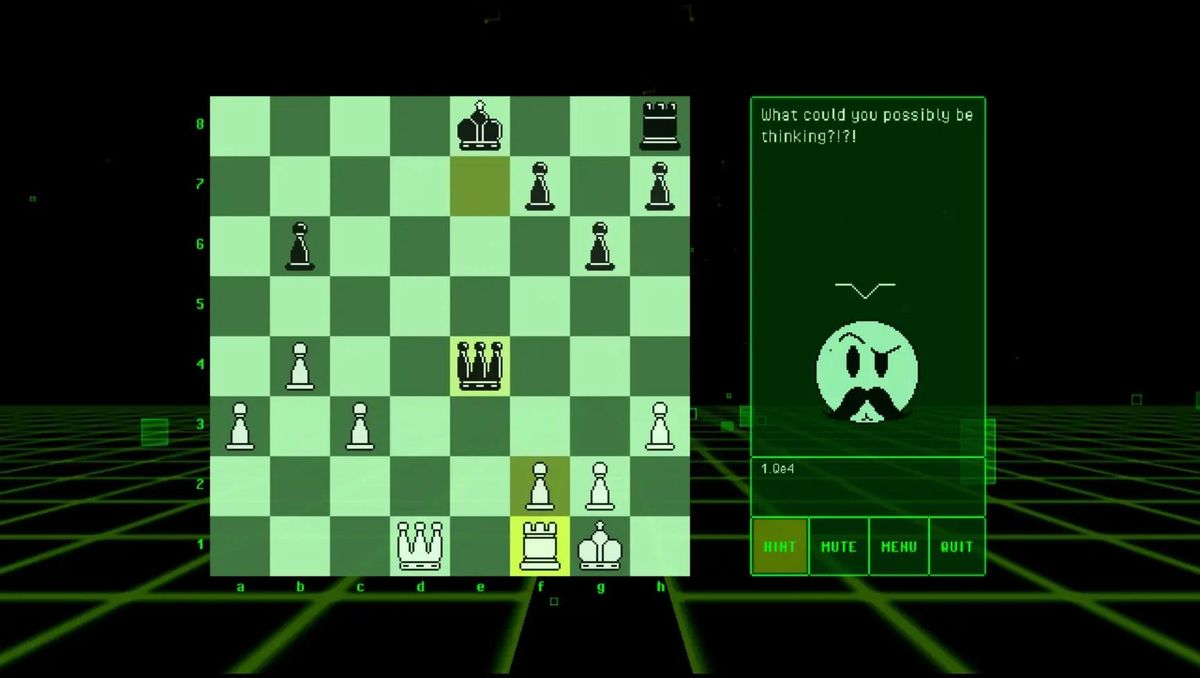
Task: Click the black pawn on square b6
Action: coord(300,246)
